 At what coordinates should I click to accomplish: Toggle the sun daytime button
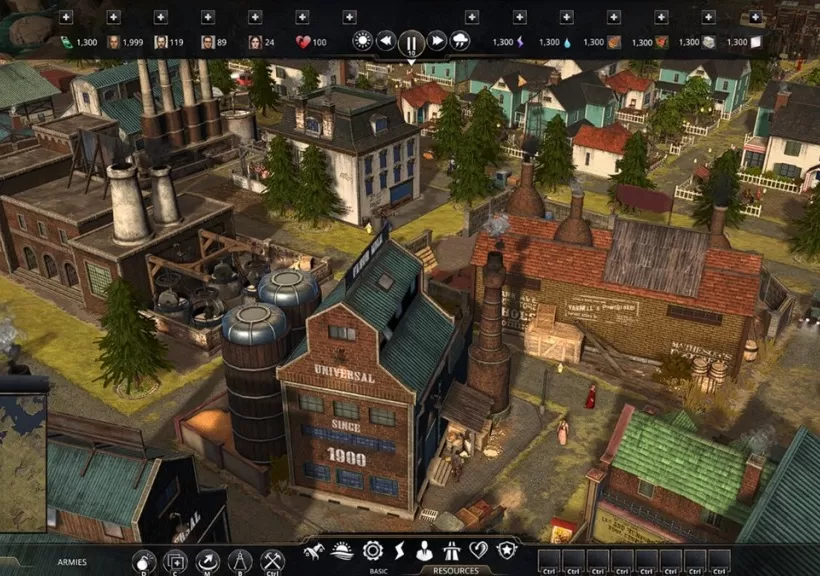click(x=362, y=41)
